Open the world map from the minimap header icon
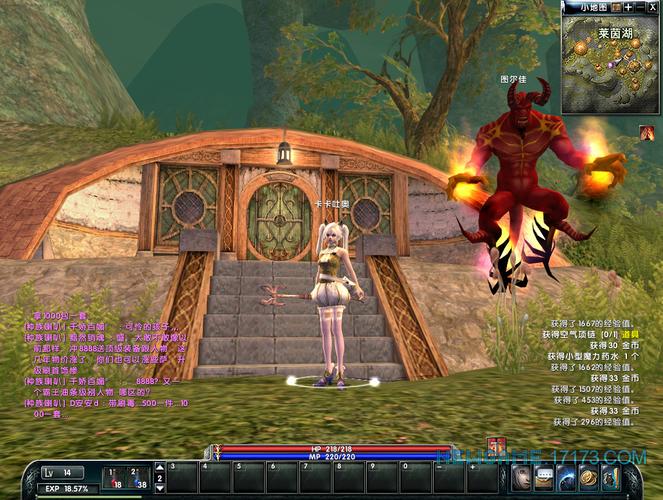The image size is (663, 500). pyautogui.click(x=614, y=7)
